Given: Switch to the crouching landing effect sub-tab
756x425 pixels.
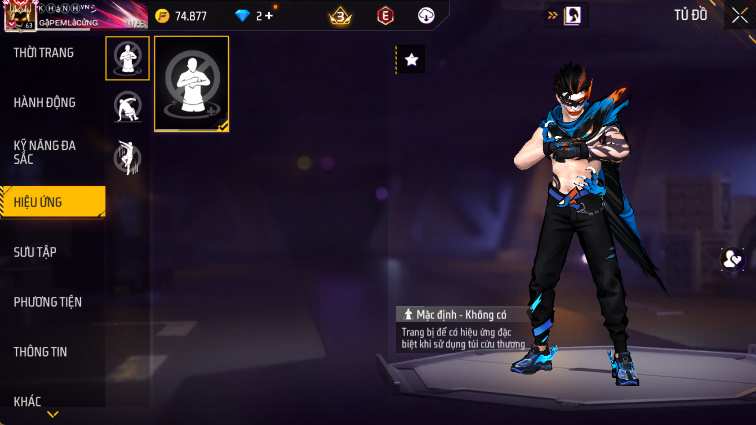Looking at the screenshot, I should 127,107.
